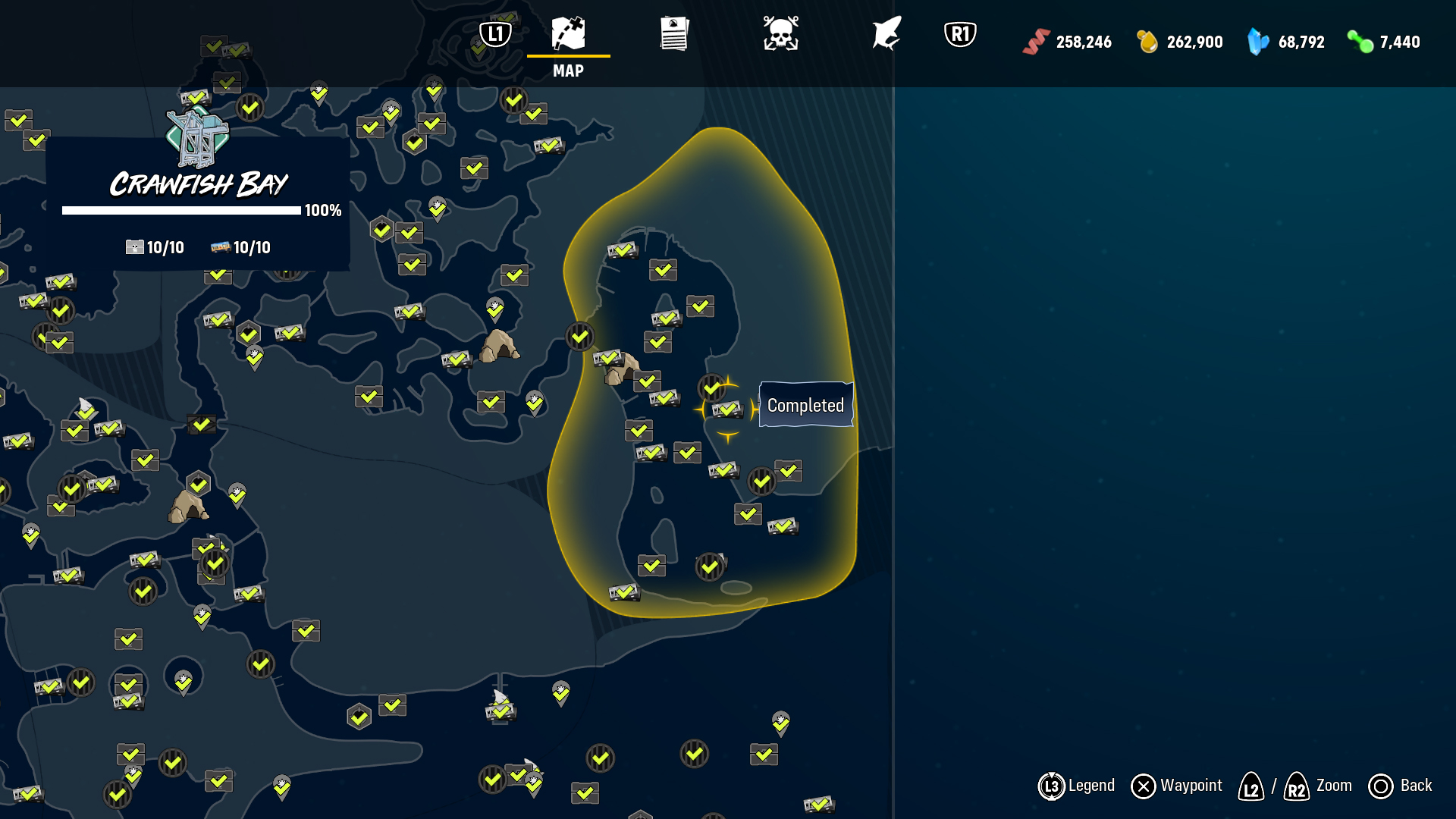Click the 100% completion progress bar
Image resolution: width=1456 pixels, height=819 pixels.
[182, 211]
